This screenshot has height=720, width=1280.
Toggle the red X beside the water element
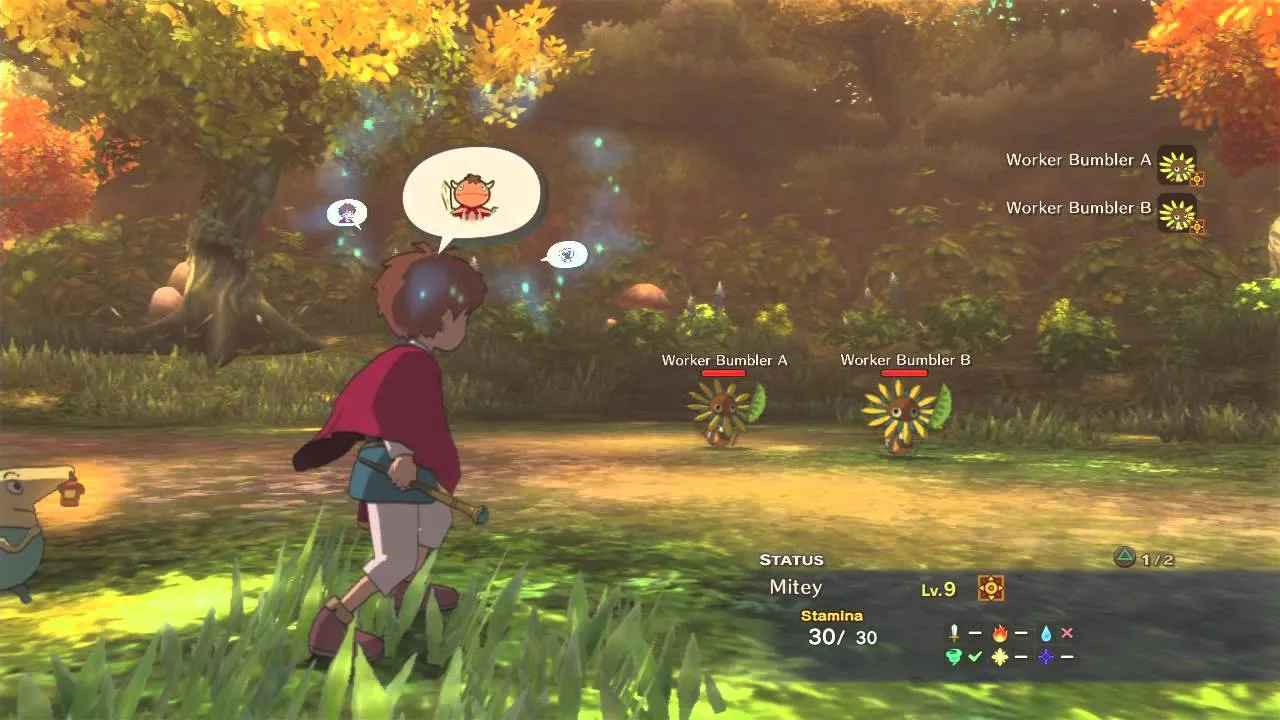pyautogui.click(x=1068, y=631)
